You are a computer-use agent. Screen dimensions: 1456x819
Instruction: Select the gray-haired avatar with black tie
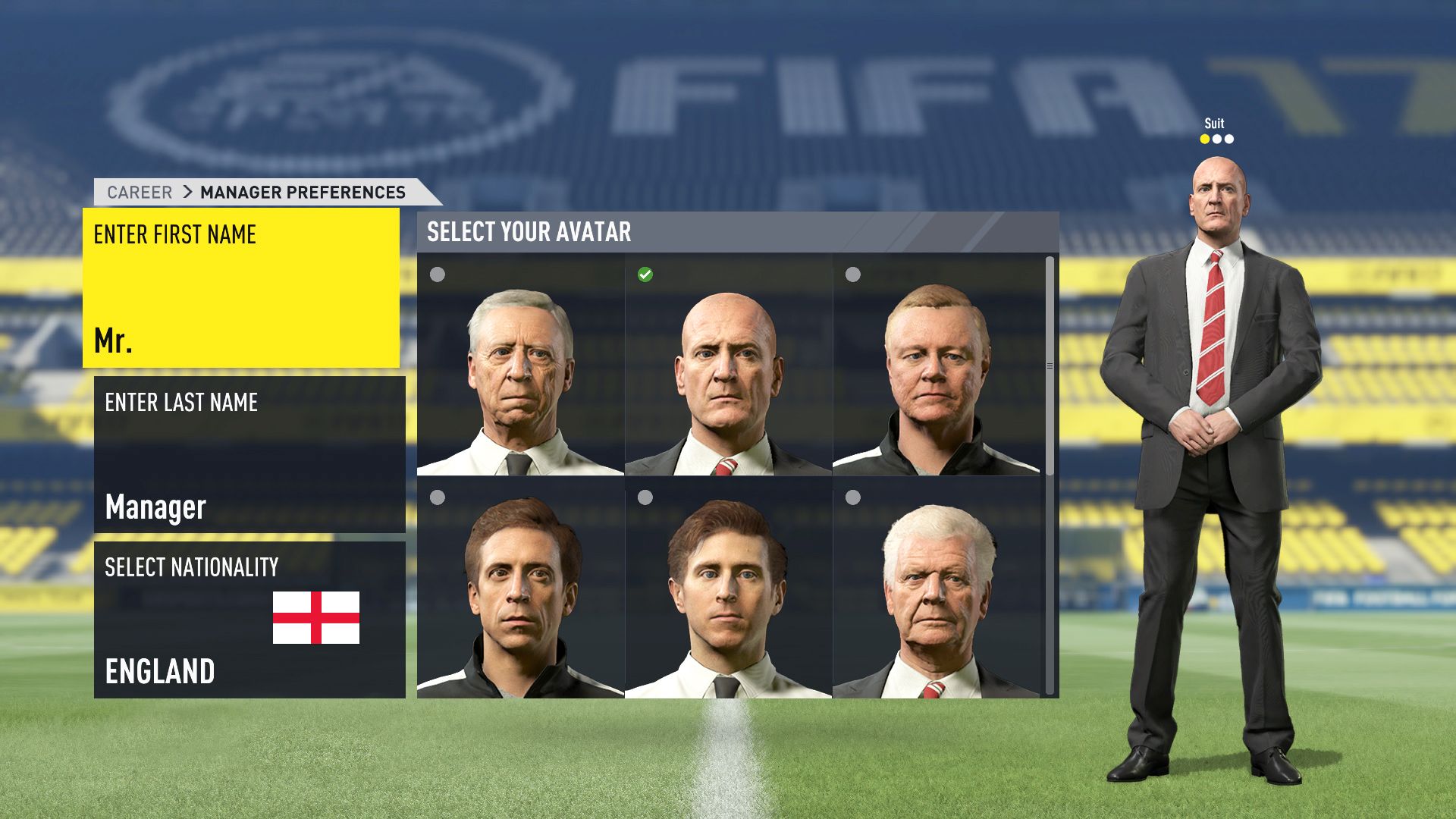coord(520,366)
